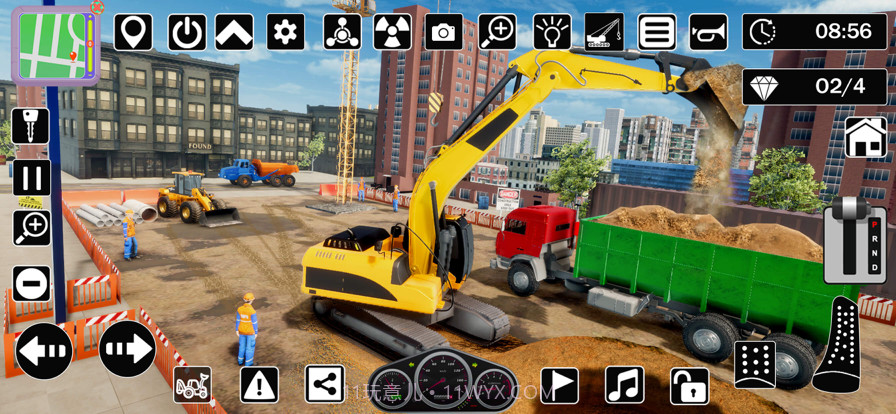Return to the home screen

pyautogui.click(x=865, y=137)
